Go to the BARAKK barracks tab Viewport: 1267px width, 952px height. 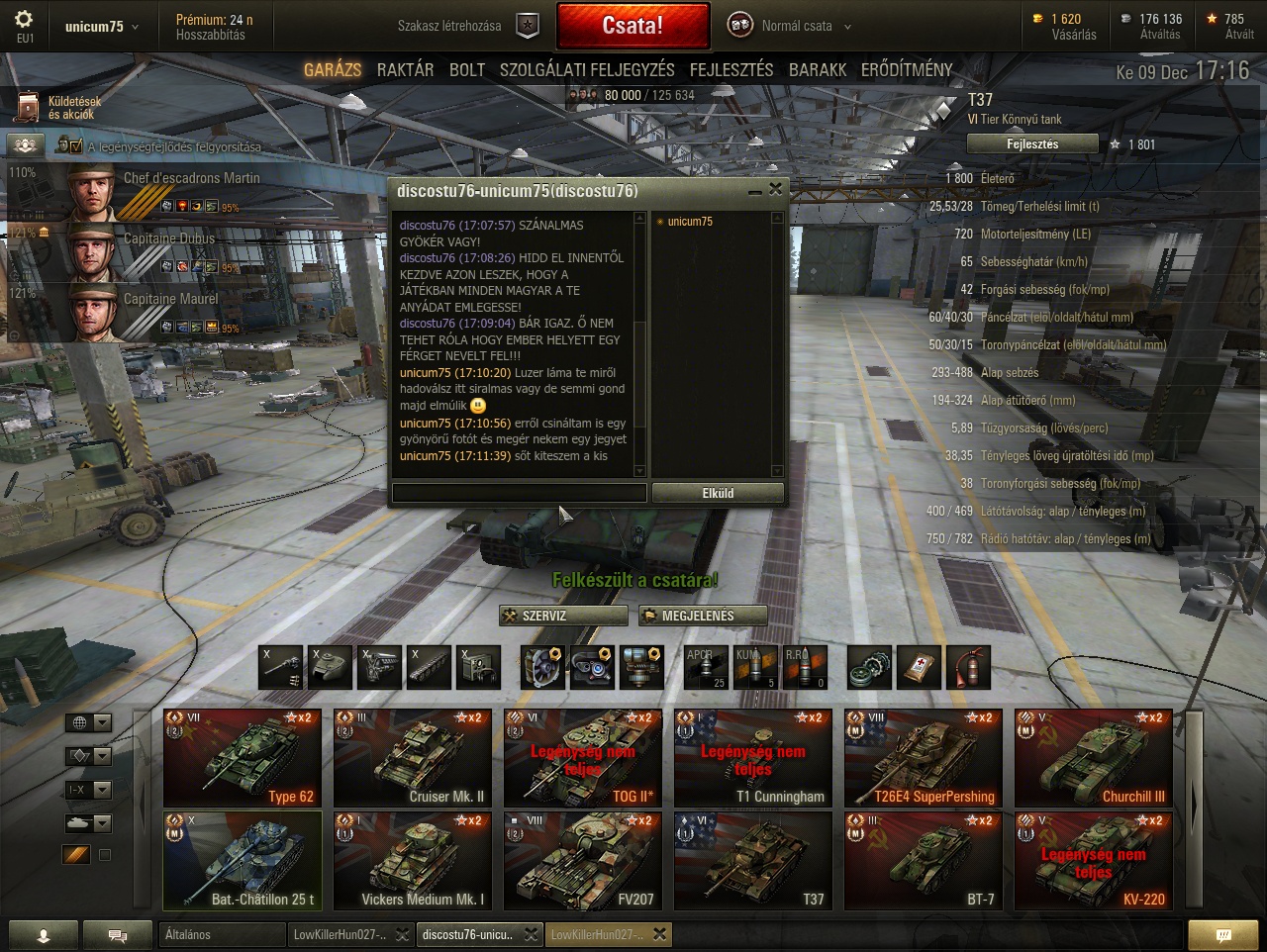pos(818,69)
